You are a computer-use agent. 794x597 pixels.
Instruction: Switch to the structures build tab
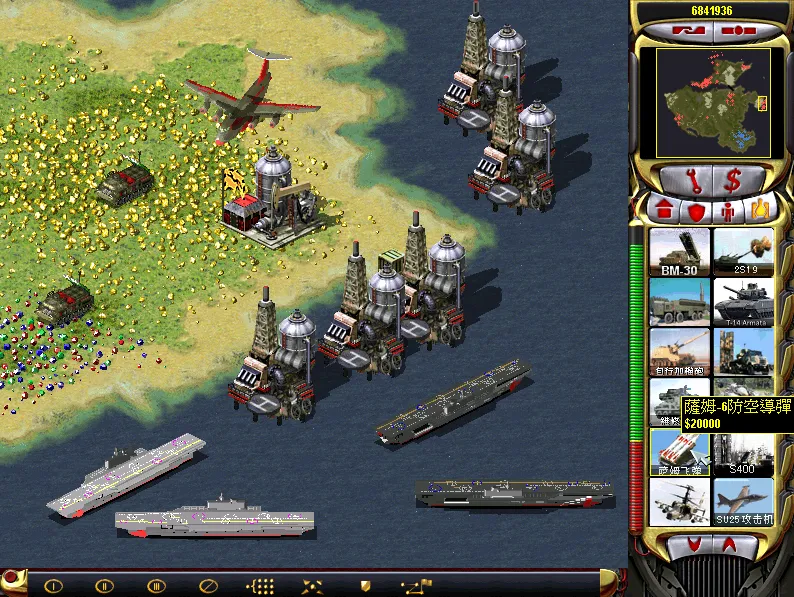coord(663,211)
